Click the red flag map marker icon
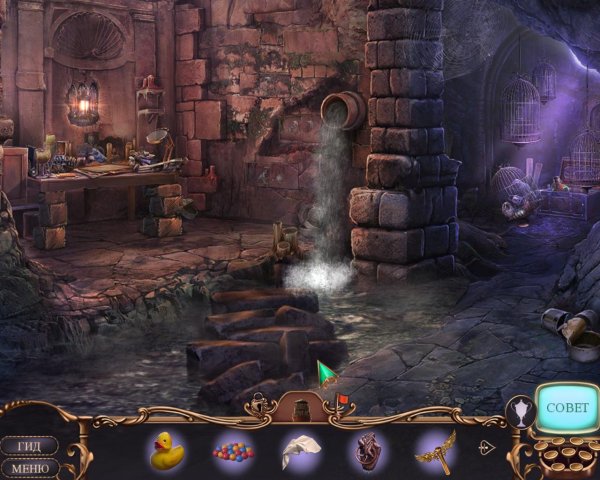The width and height of the screenshot is (600, 480). 341,402
